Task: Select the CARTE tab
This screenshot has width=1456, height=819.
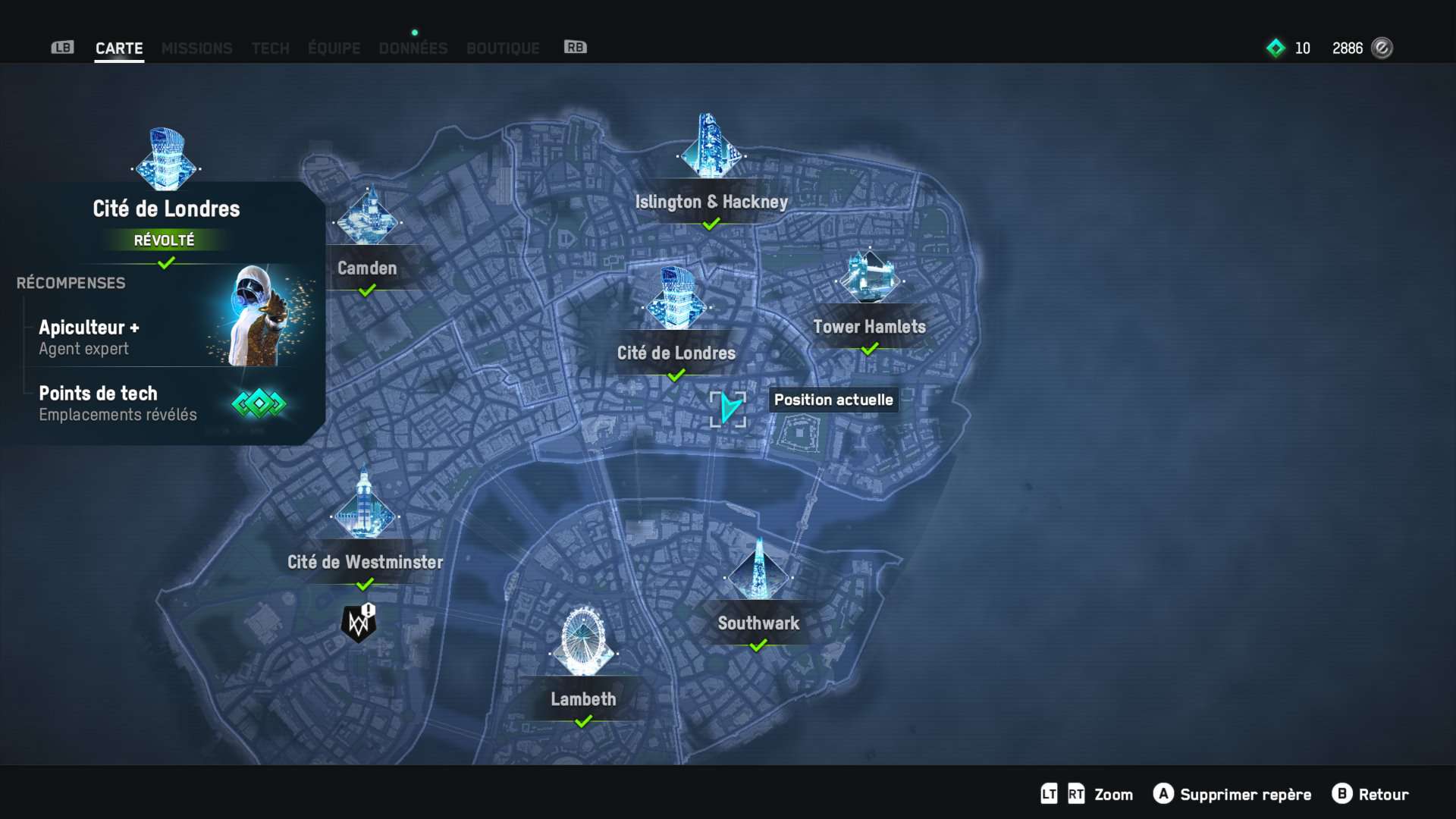Action: (119, 49)
